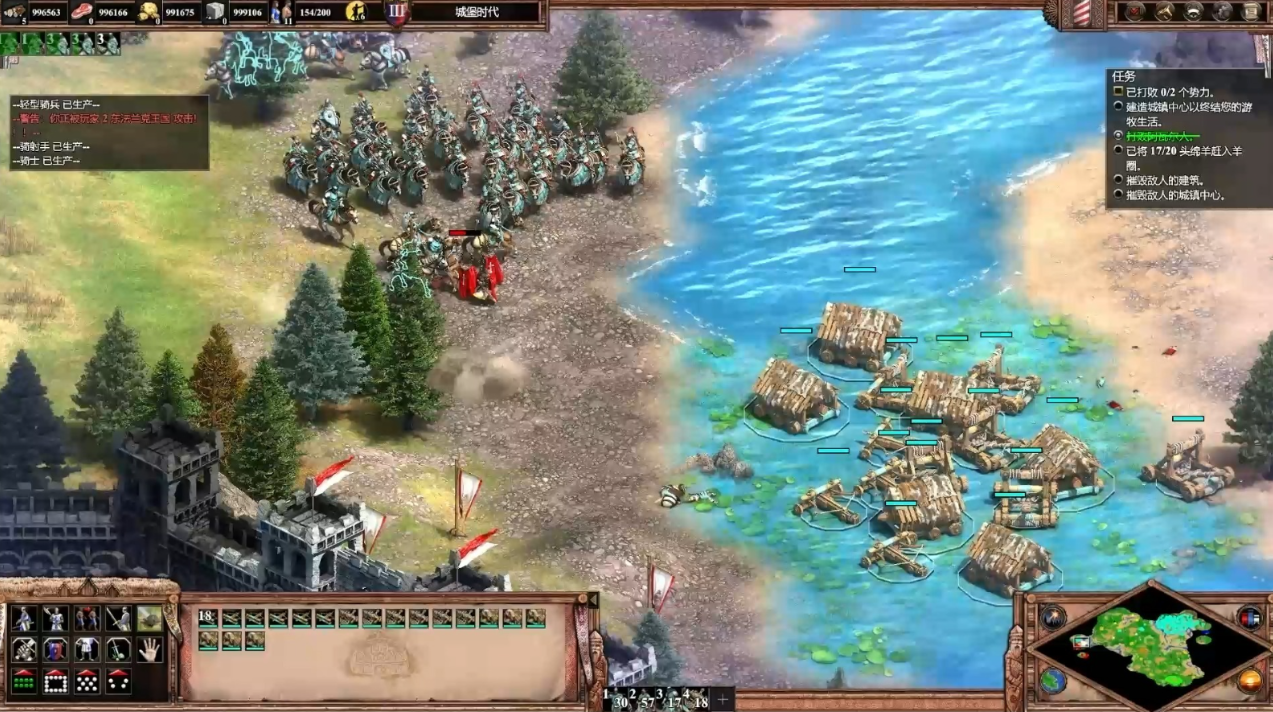Activate the white hand stop command
The image size is (1273, 712).
click(x=149, y=650)
